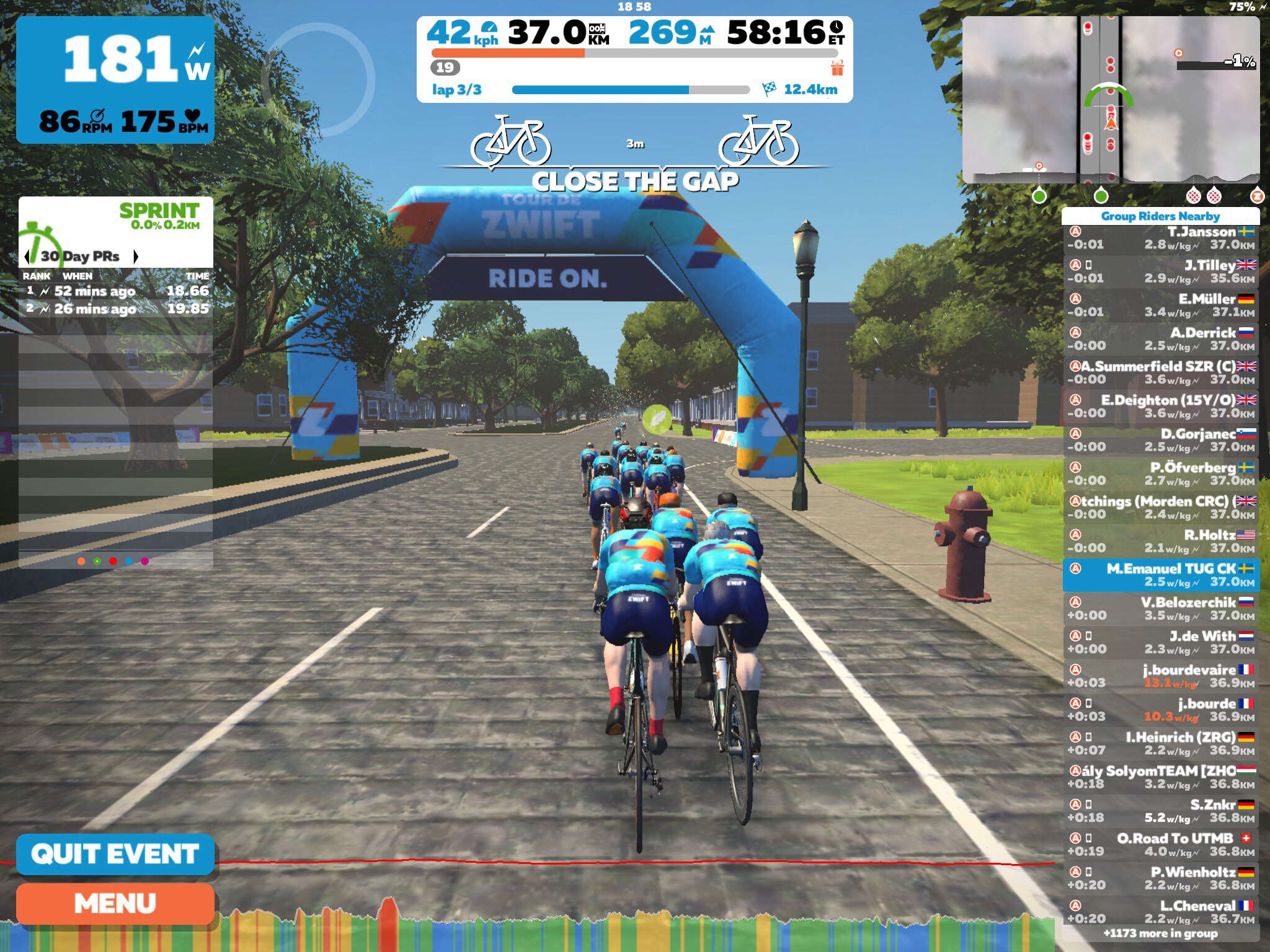Select rider T.Jansson in nearby list
The height and width of the screenshot is (952, 1270).
(1160, 239)
